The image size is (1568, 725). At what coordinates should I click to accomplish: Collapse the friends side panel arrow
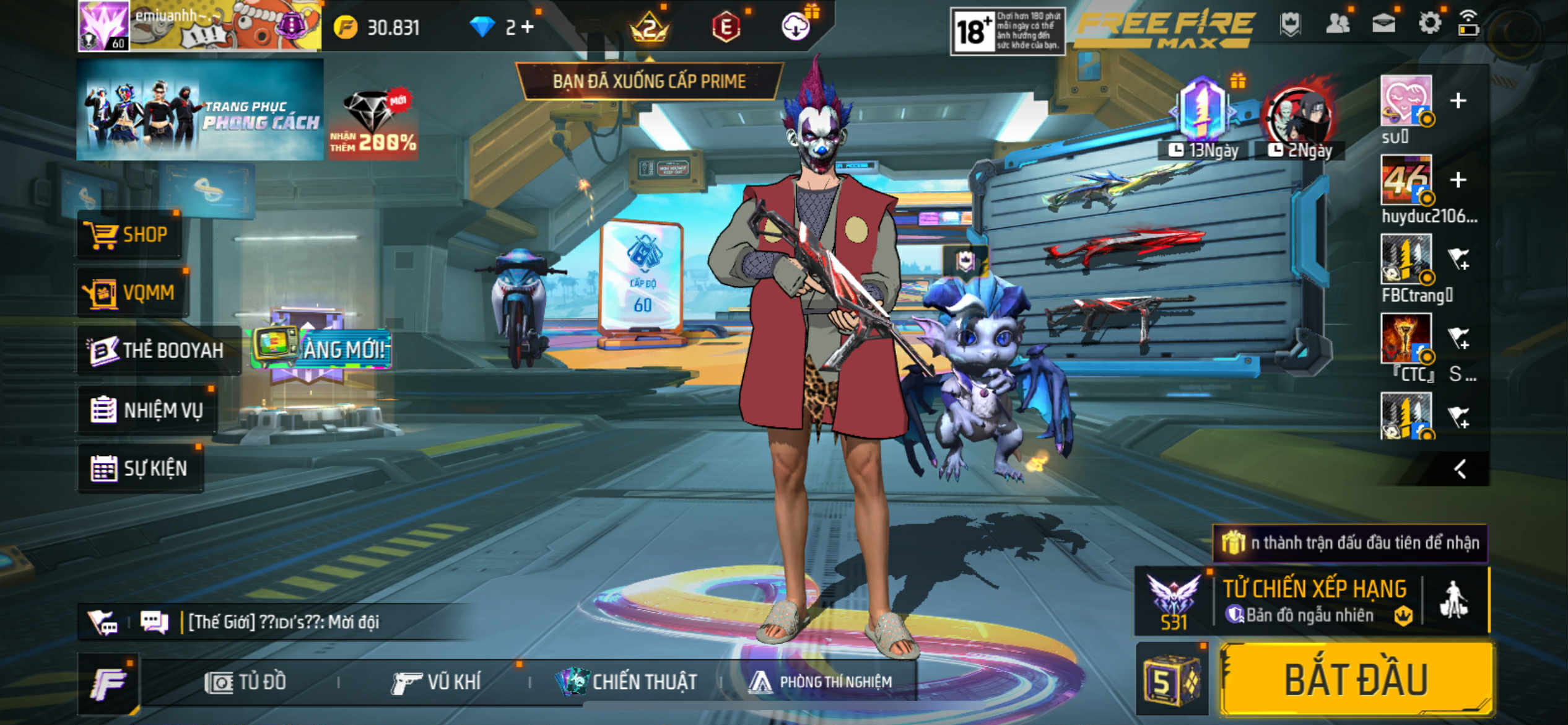click(1460, 469)
